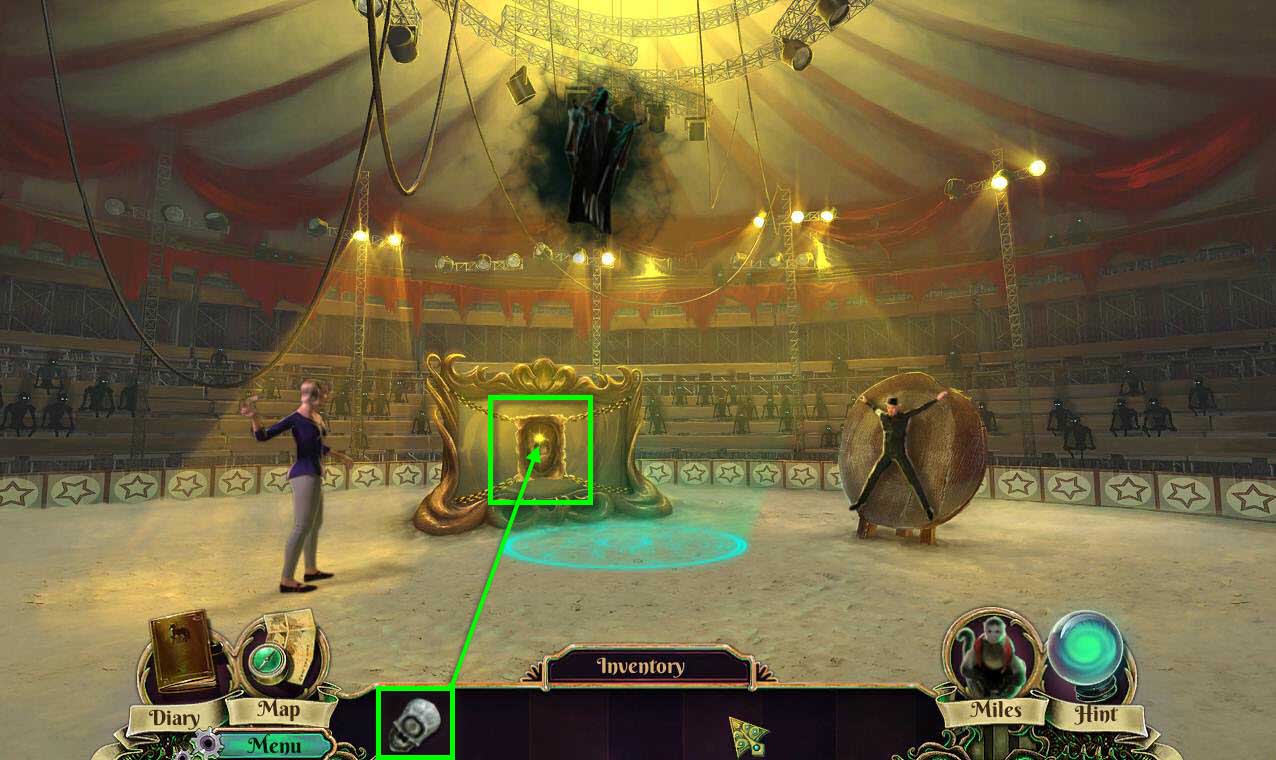Select the skull item in inventory

415,723
